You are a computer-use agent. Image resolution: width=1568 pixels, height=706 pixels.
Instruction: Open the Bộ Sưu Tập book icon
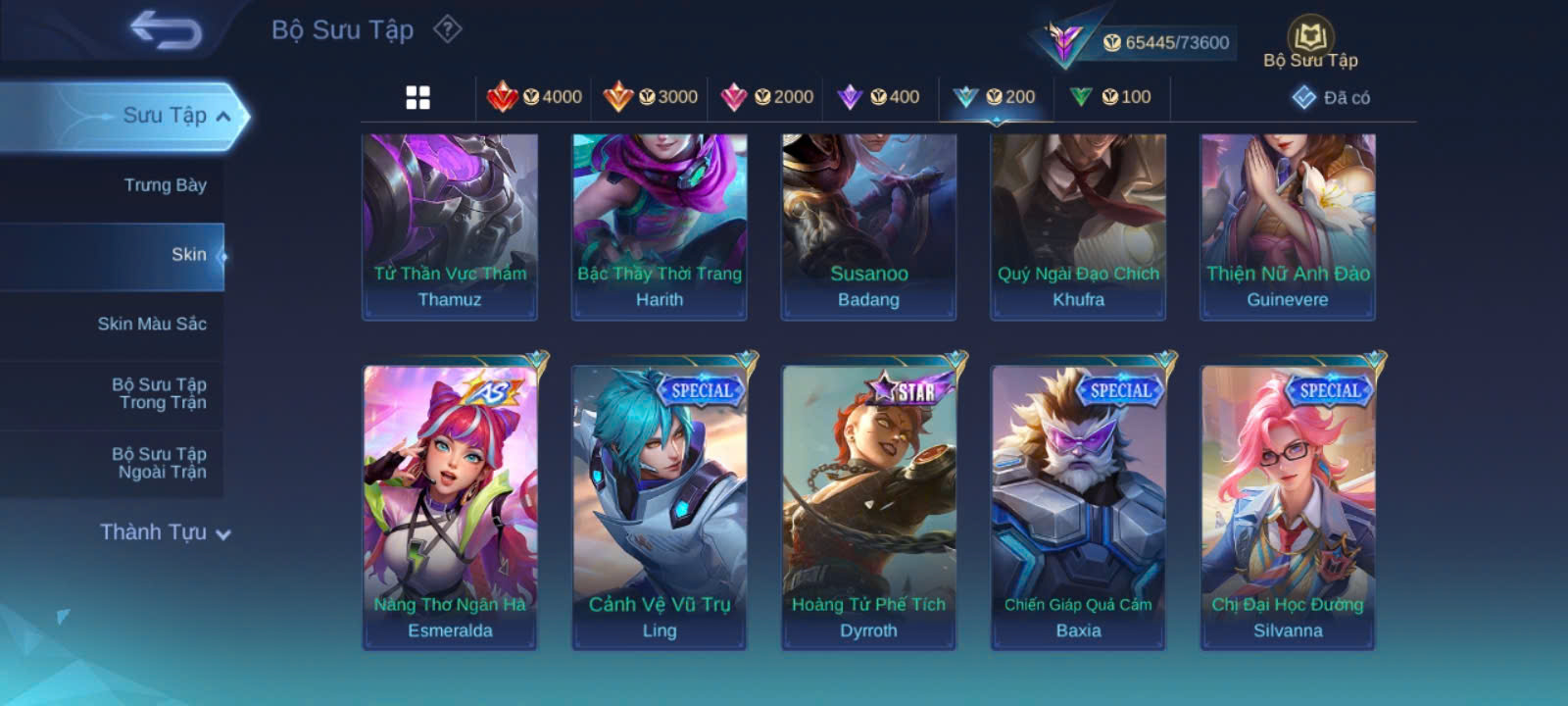pyautogui.click(x=1310, y=42)
